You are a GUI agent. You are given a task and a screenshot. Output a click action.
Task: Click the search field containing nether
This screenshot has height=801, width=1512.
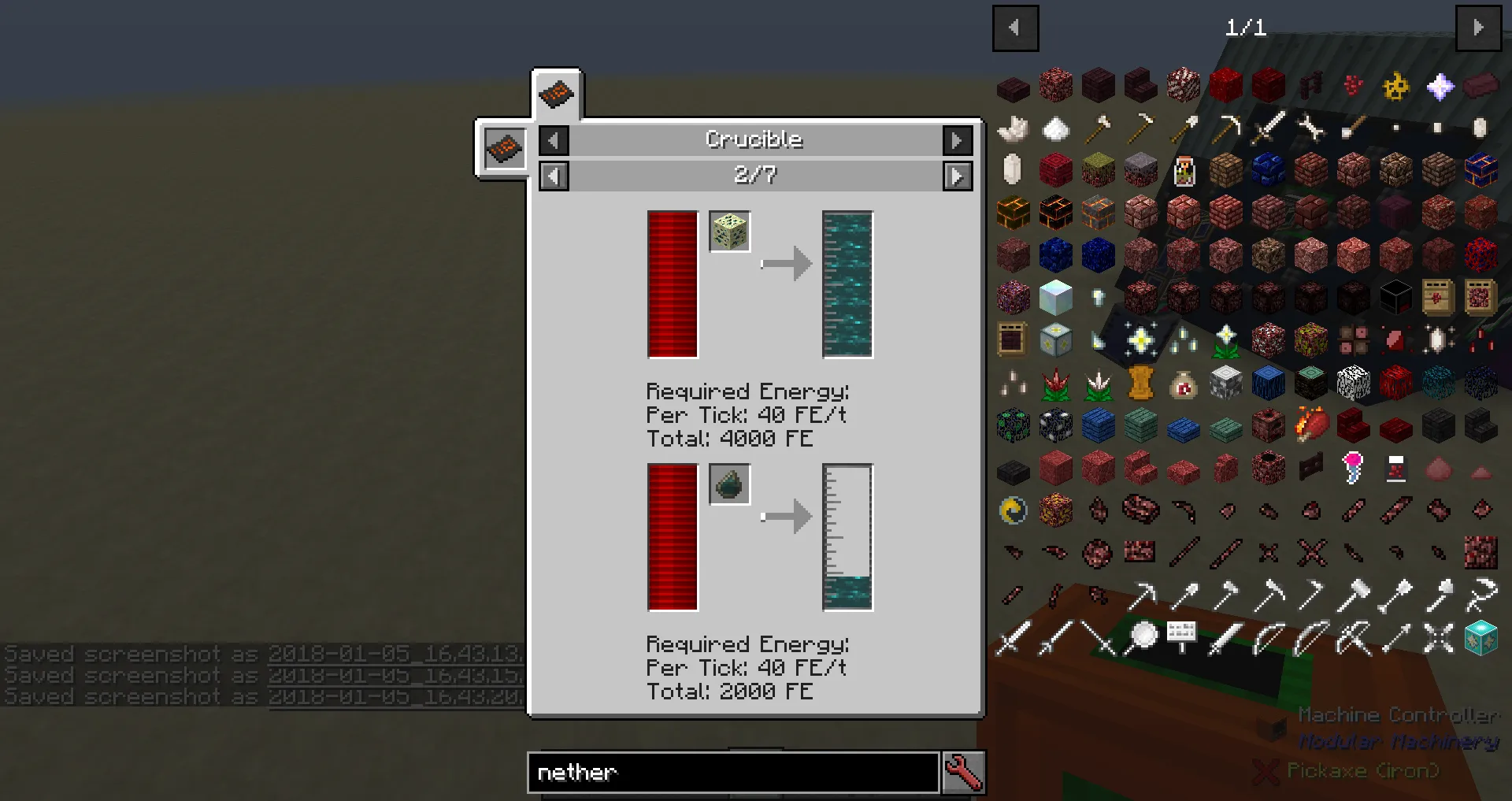click(x=732, y=773)
